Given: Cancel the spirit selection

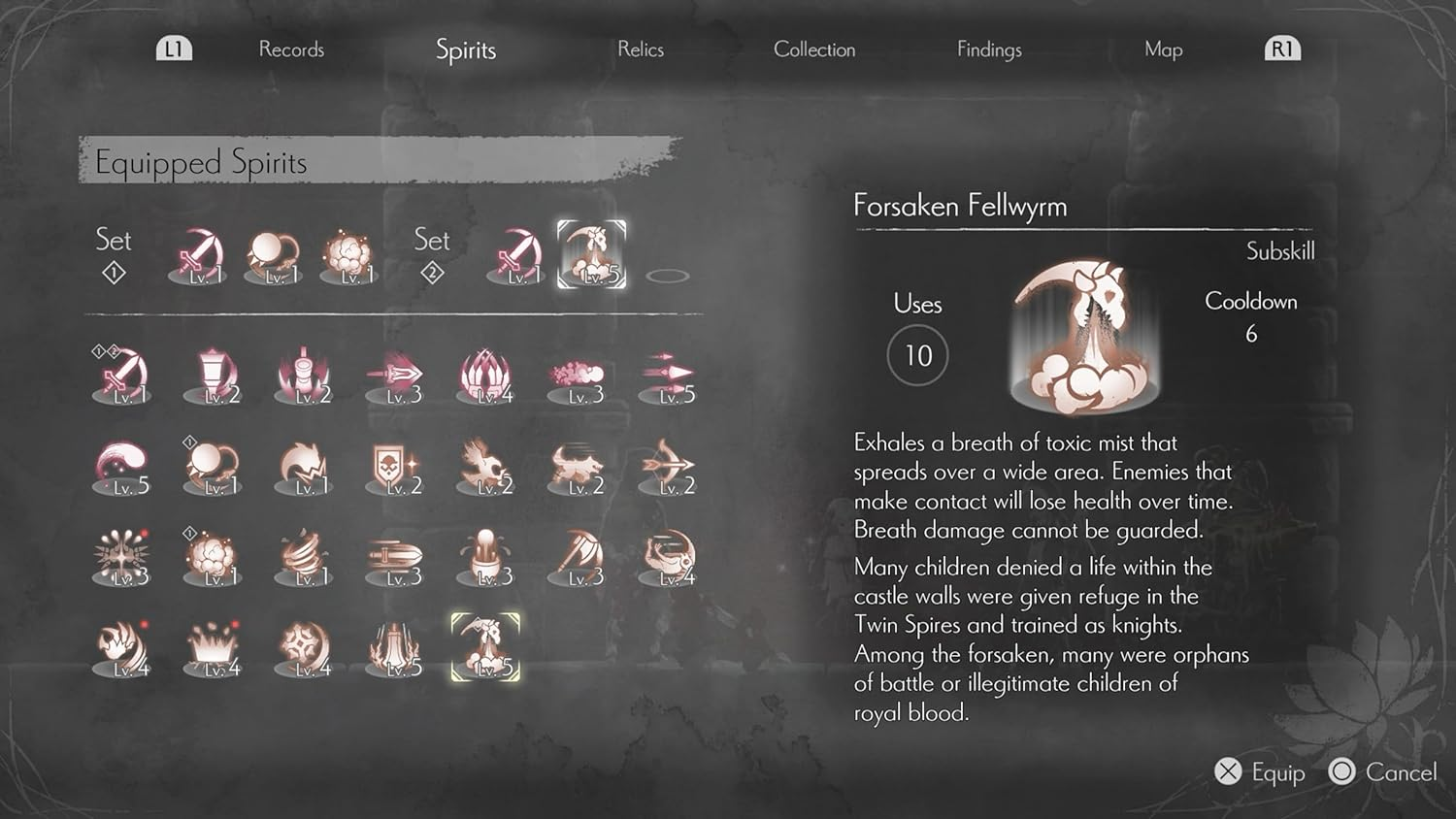Looking at the screenshot, I should coord(1384,772).
